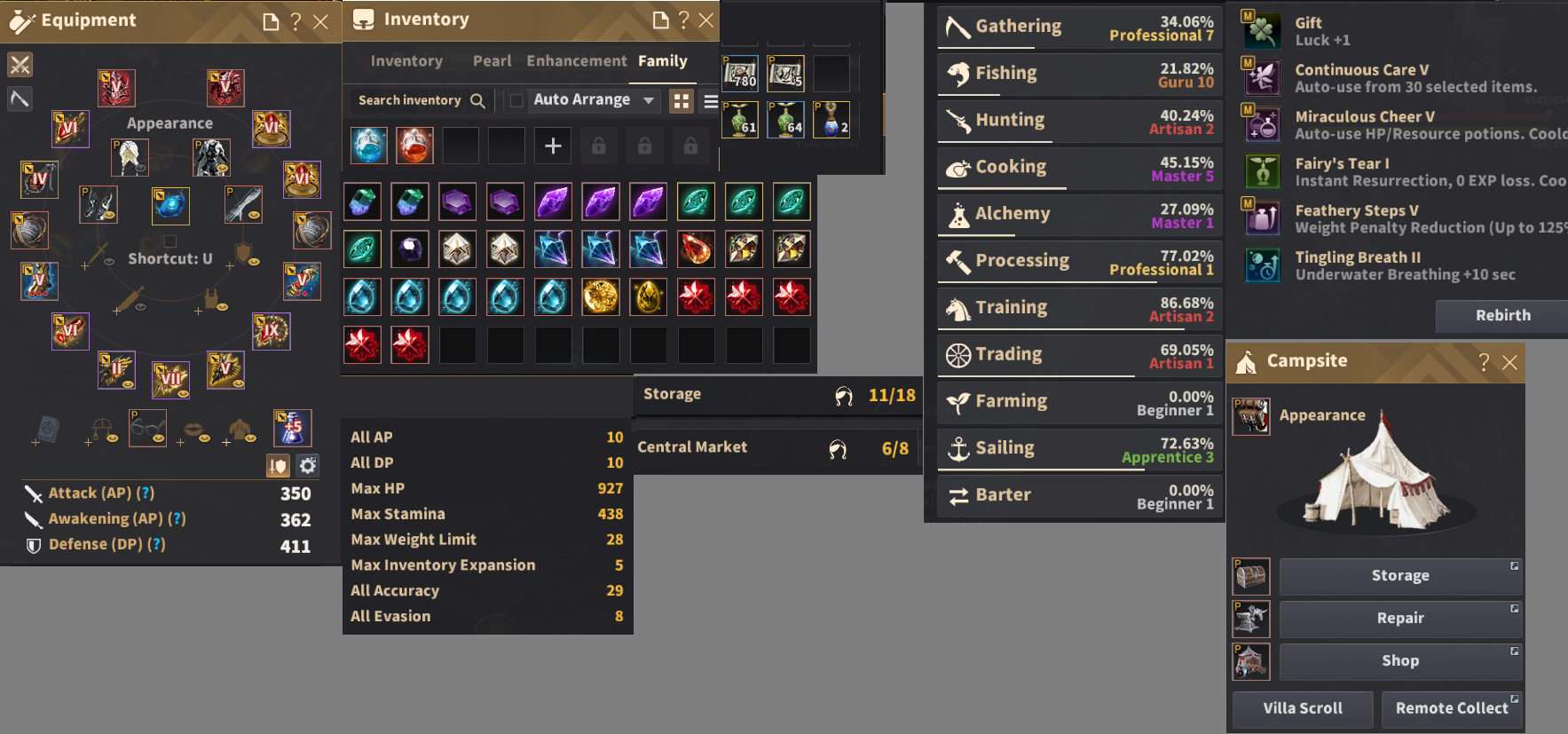
Task: Select the Family tab
Action: click(x=662, y=61)
